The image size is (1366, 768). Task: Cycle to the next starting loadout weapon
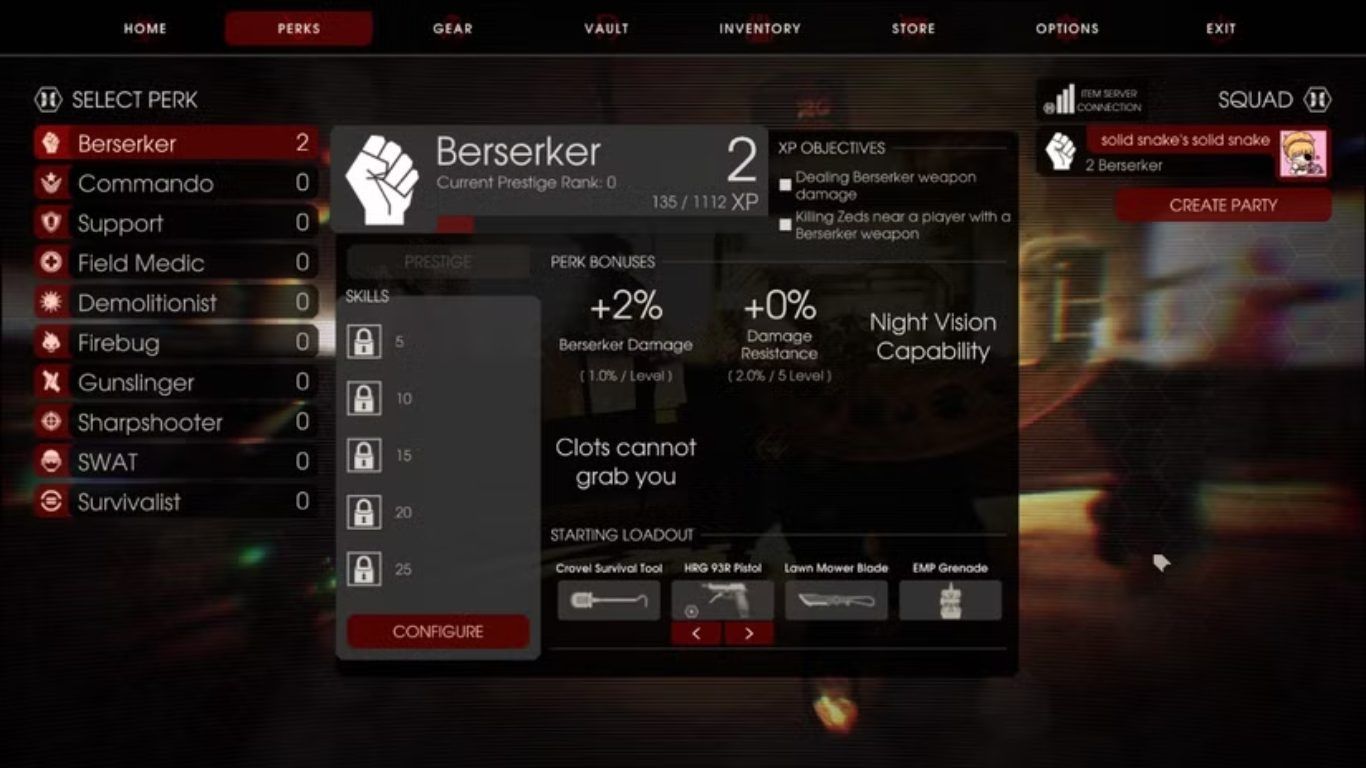[x=749, y=633]
